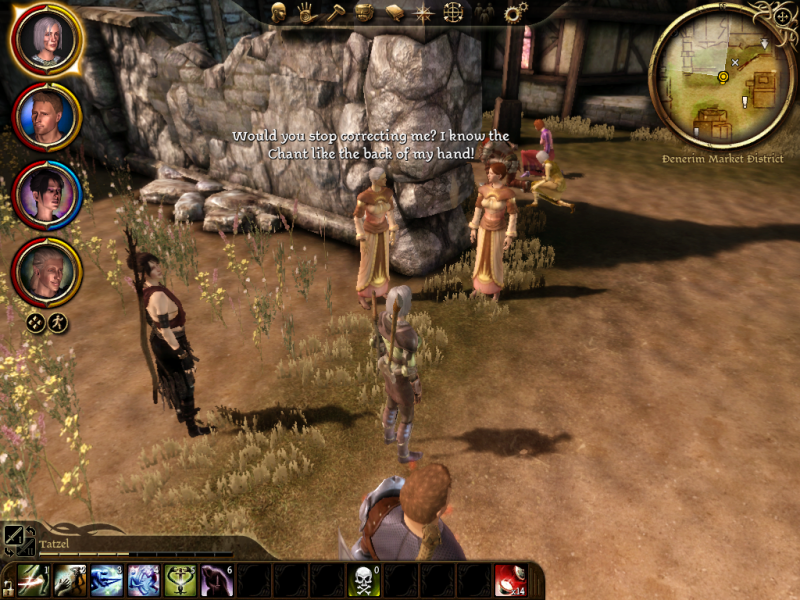
Task: Use the red health poultice slot
Action: [510, 581]
